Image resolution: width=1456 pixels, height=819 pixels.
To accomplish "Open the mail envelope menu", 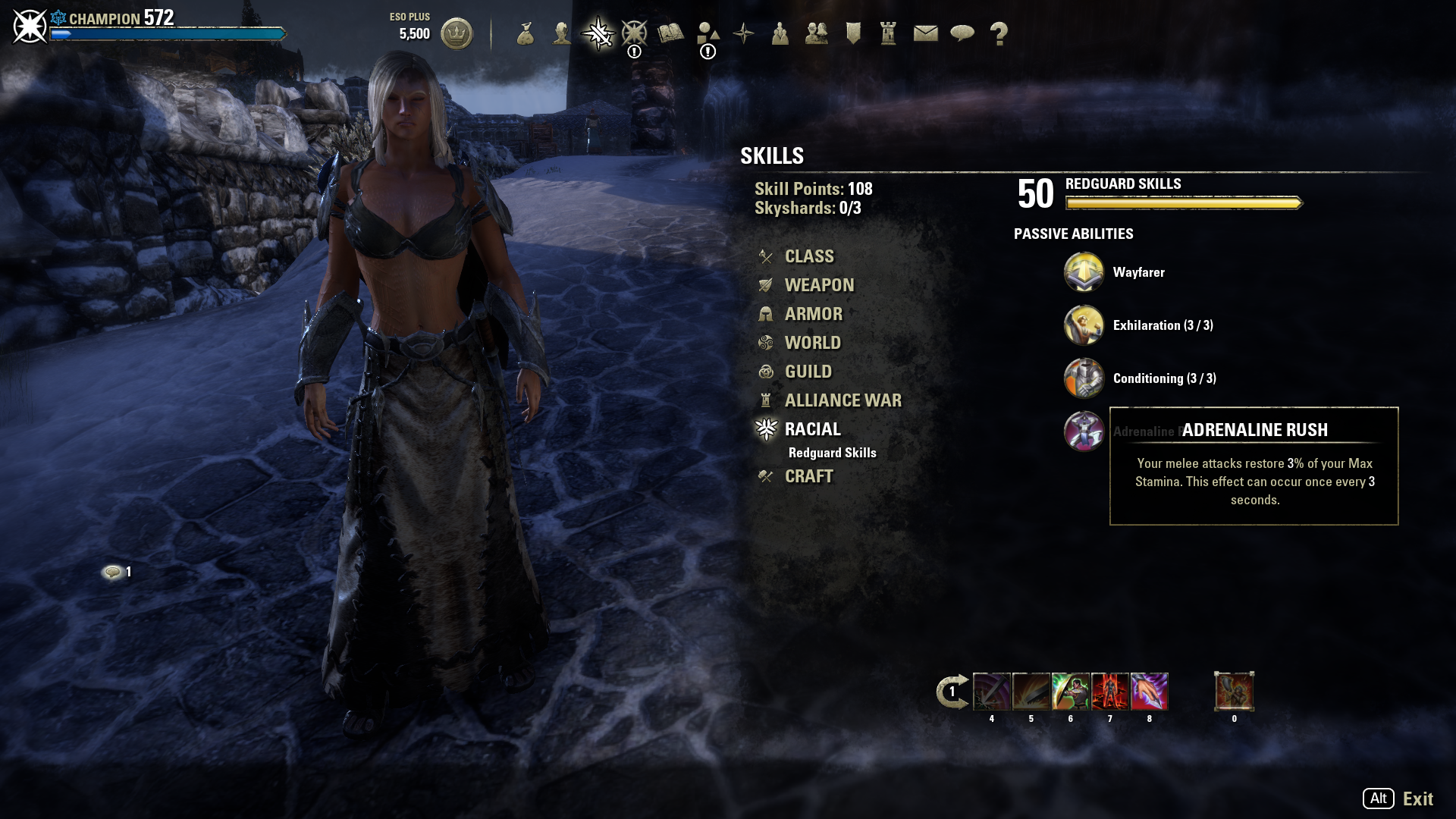I will click(x=925, y=33).
